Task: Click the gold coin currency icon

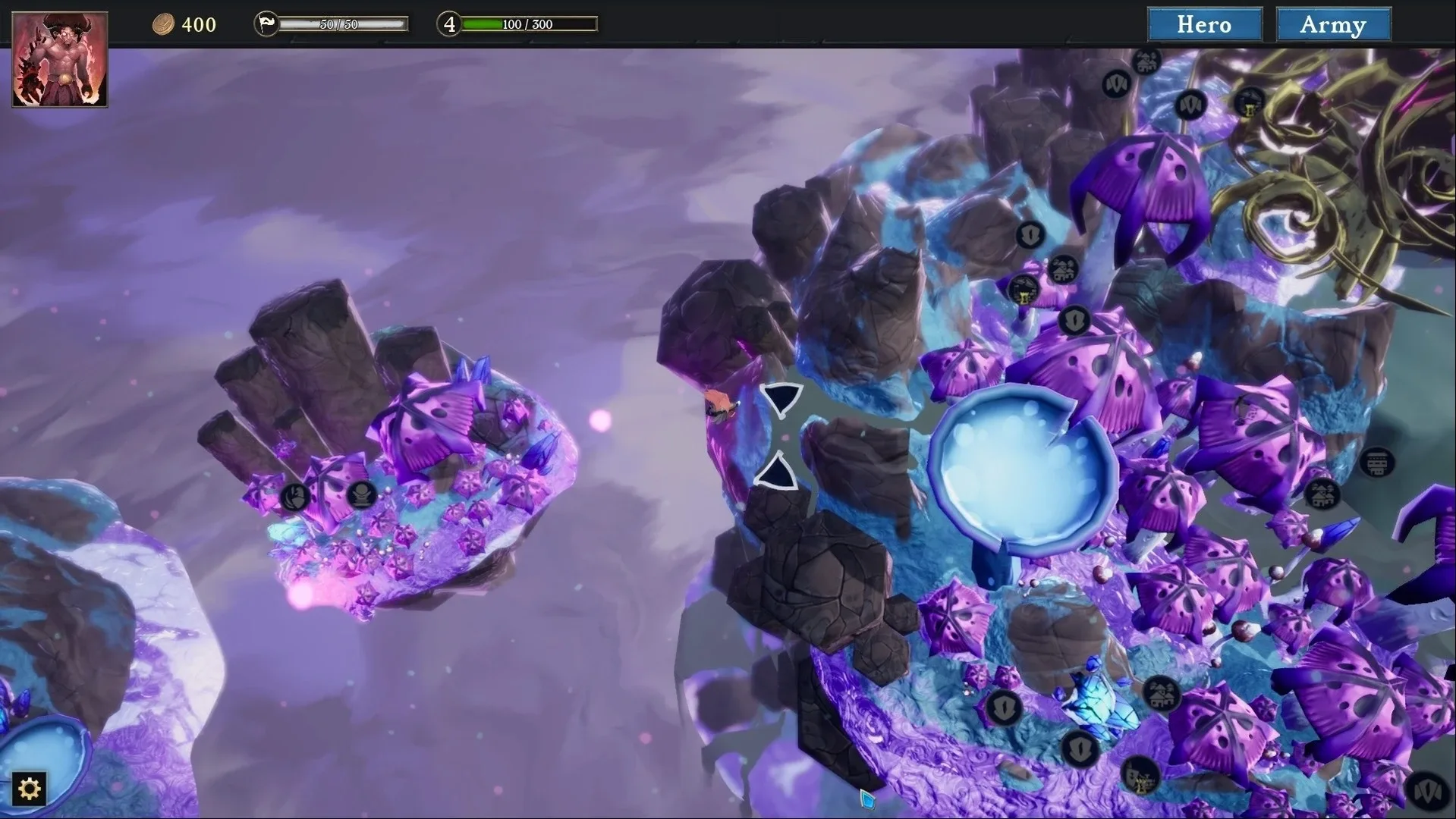Action: click(164, 24)
